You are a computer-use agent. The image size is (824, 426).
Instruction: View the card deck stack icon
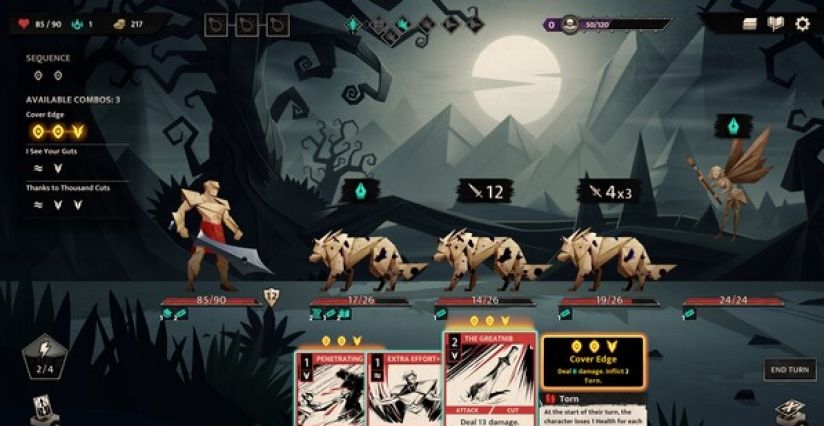(x=750, y=24)
